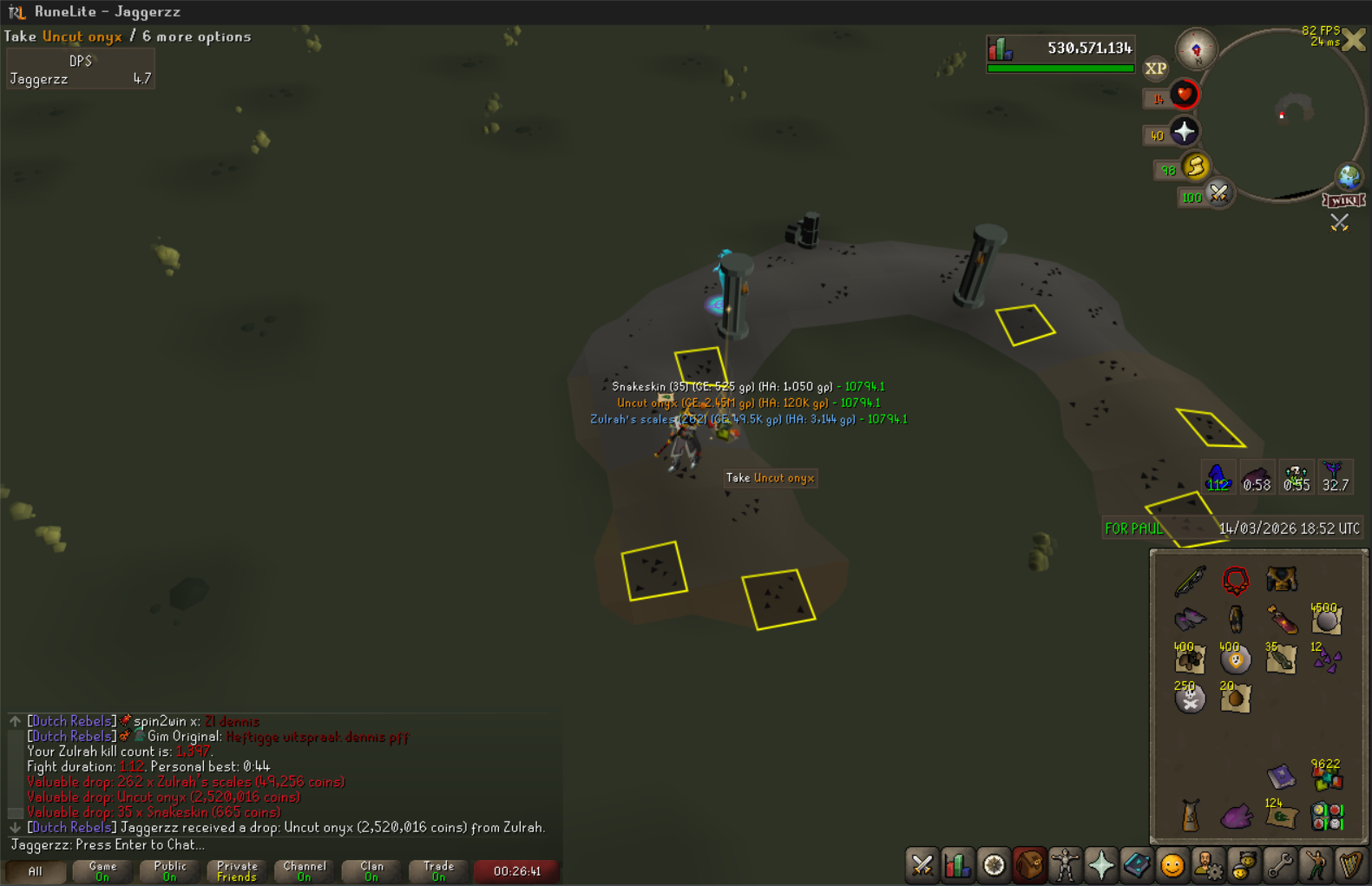Open the Music Player harp tab

1351,865
